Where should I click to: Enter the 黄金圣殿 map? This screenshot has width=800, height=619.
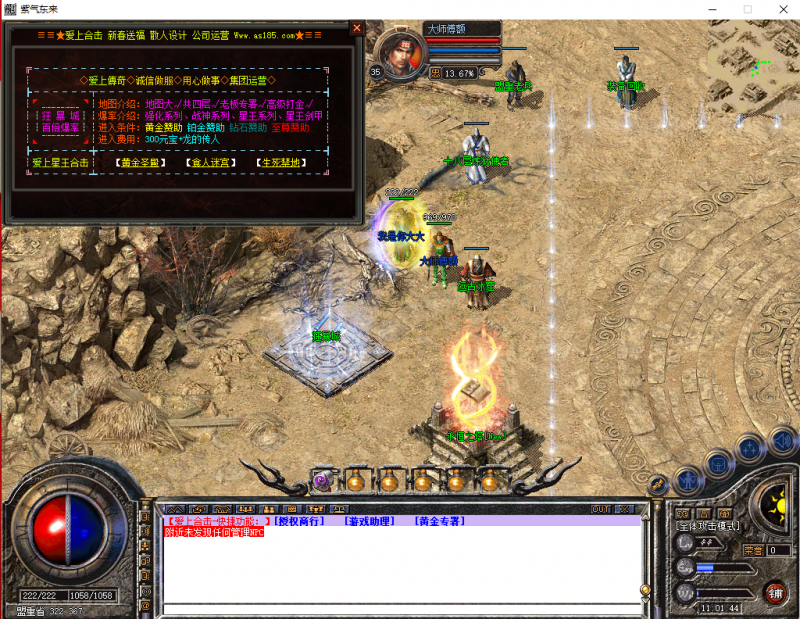point(140,162)
